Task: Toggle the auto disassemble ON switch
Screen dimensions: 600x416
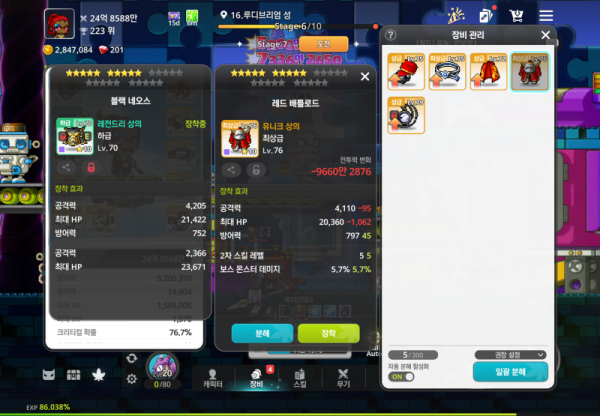Action: click(400, 376)
